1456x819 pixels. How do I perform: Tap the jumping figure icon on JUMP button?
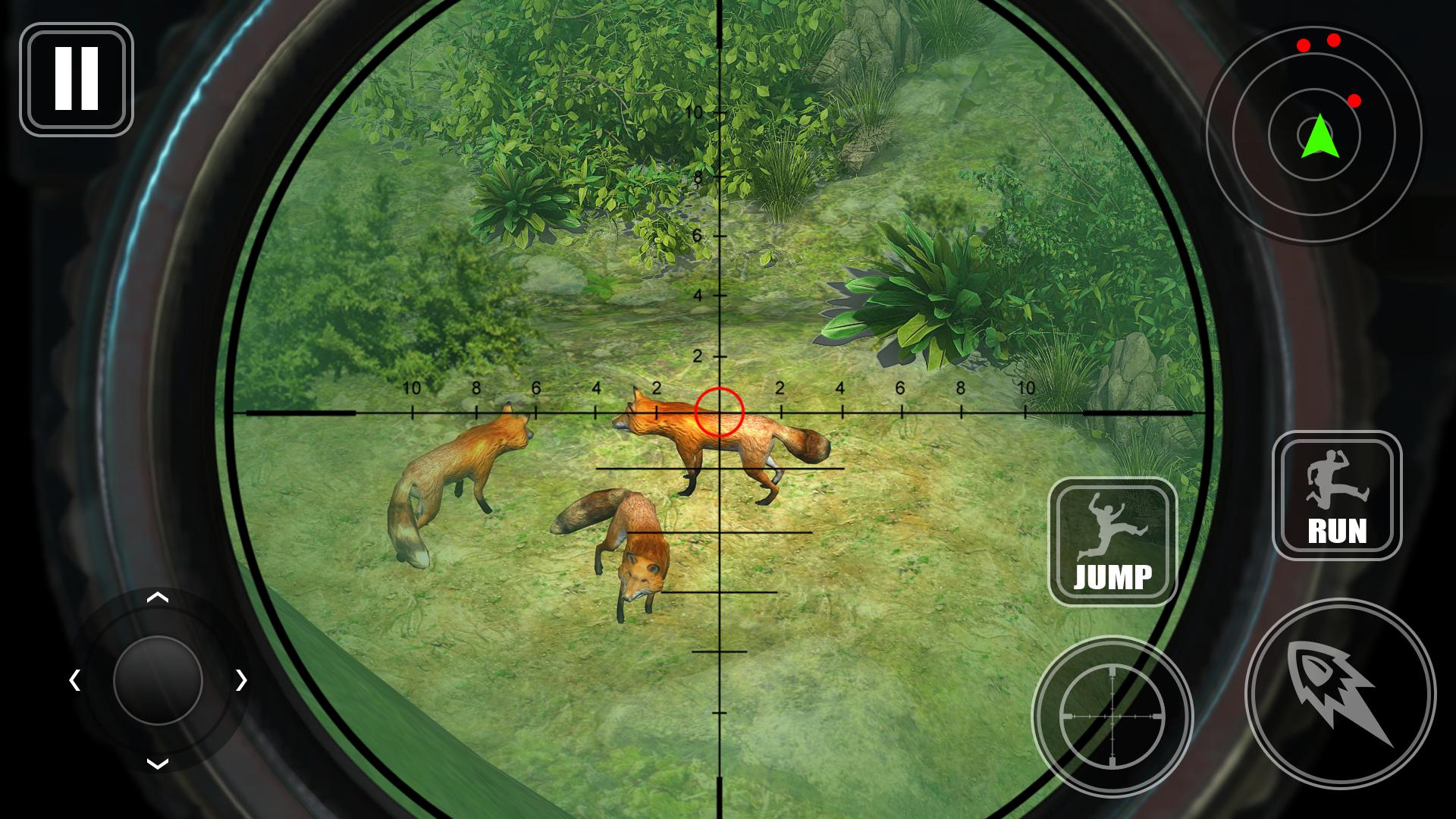click(1111, 523)
